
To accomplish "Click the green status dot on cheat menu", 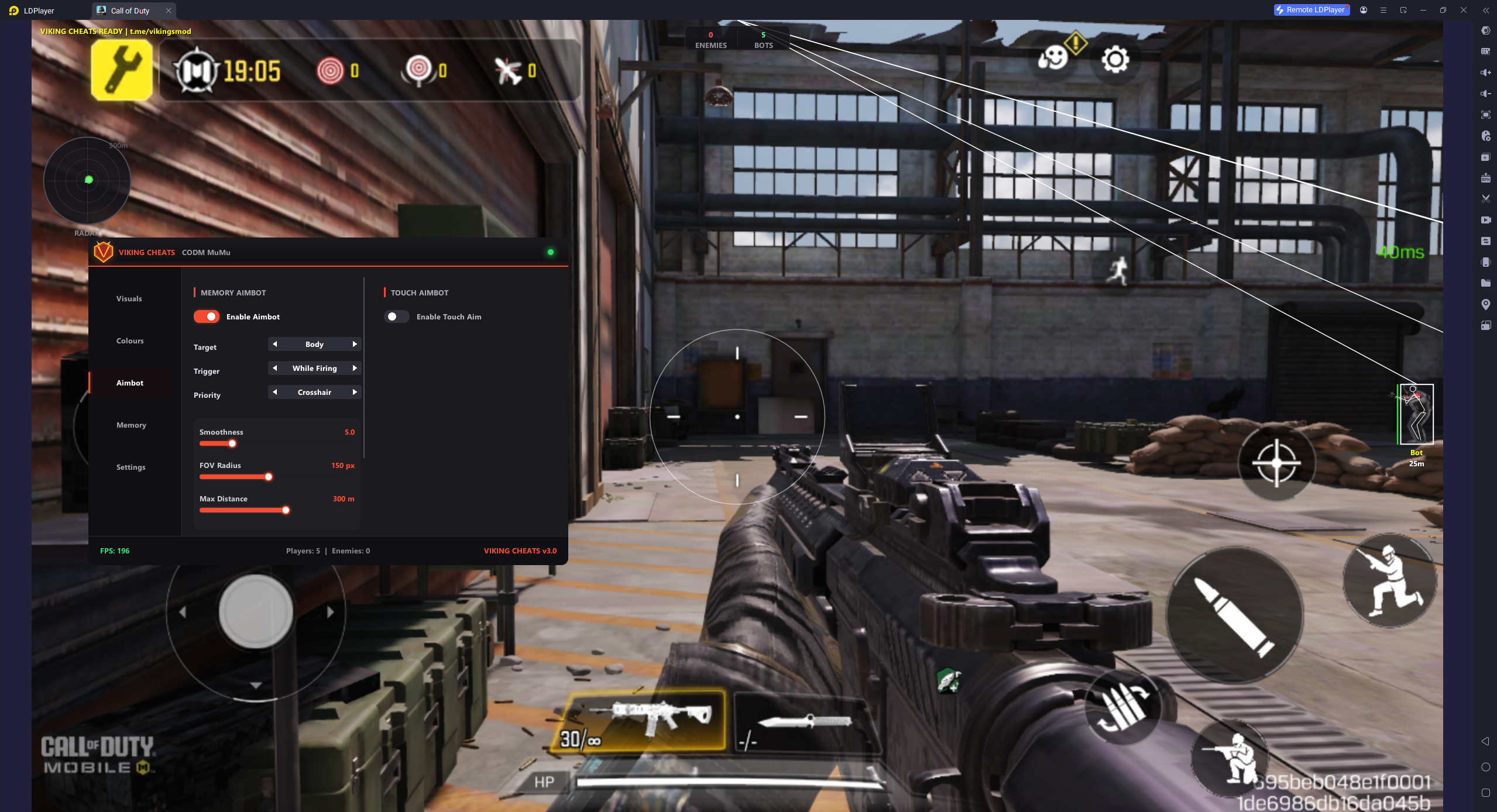I will coord(550,252).
